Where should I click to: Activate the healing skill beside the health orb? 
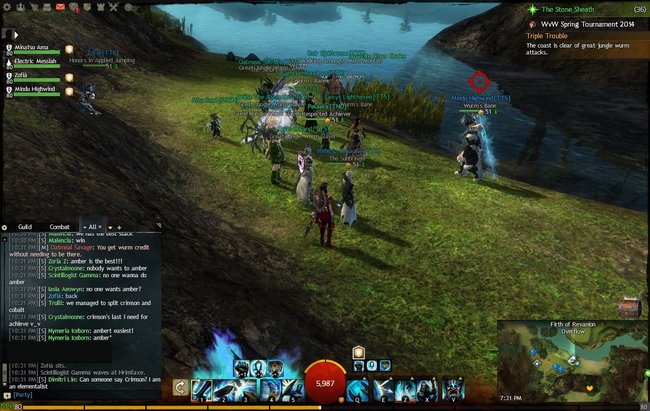(359, 388)
